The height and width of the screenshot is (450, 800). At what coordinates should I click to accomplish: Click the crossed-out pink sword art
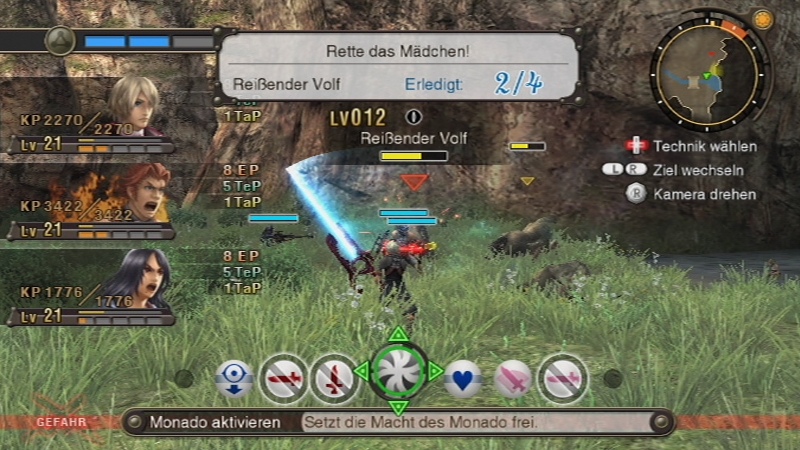(x=563, y=378)
